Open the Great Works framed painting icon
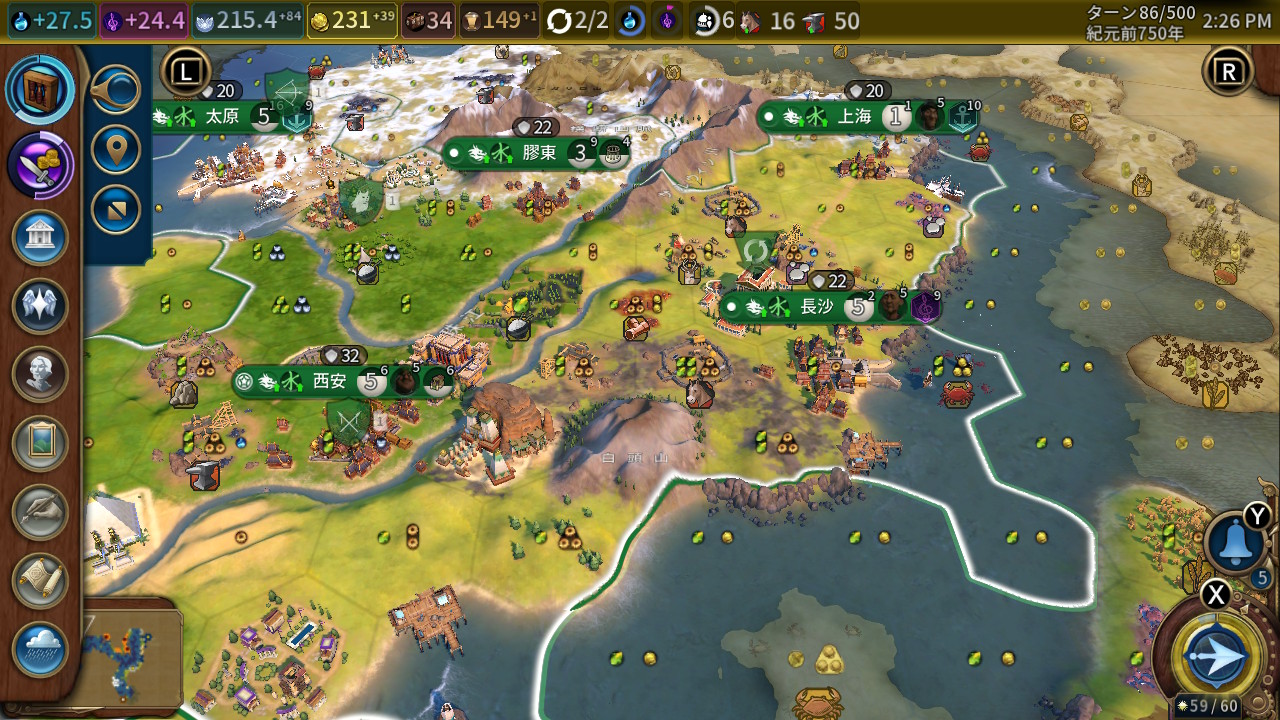Image resolution: width=1280 pixels, height=720 pixels. point(41,443)
